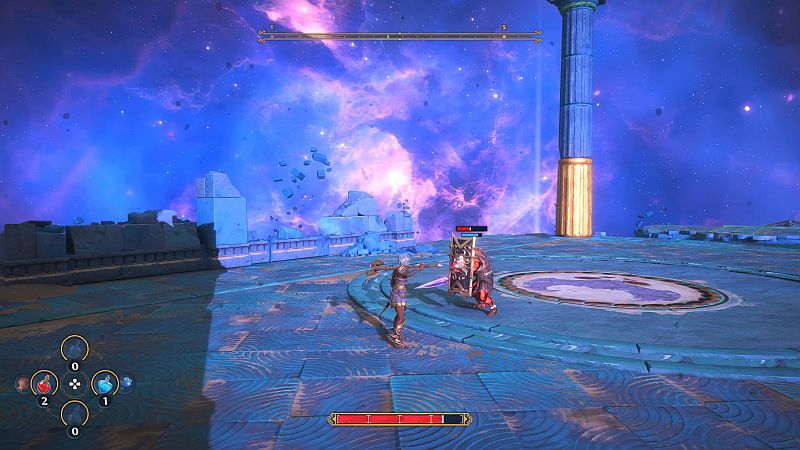
Task: Click the compass bar
Action: (x=400, y=37)
